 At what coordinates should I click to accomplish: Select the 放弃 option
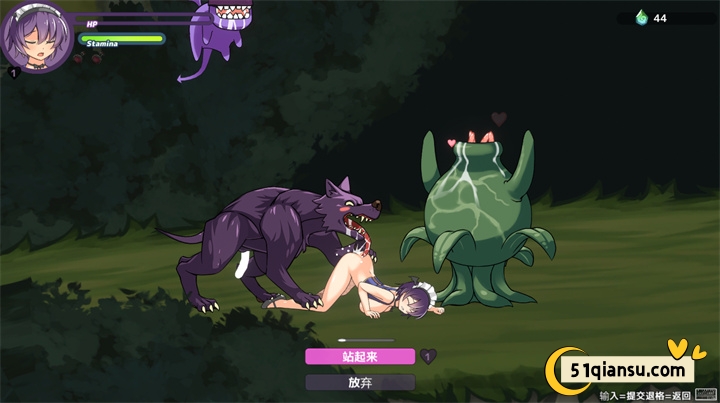tap(360, 382)
